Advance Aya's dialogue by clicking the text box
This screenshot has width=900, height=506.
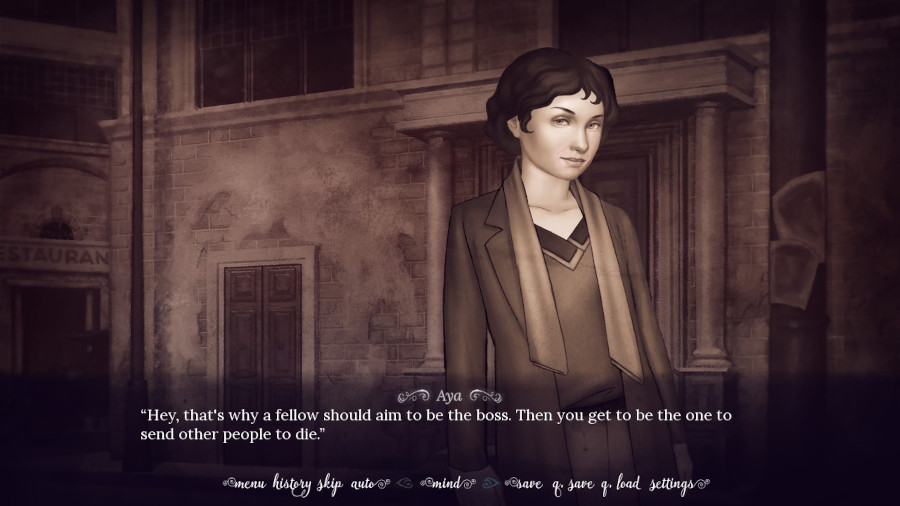click(x=450, y=423)
